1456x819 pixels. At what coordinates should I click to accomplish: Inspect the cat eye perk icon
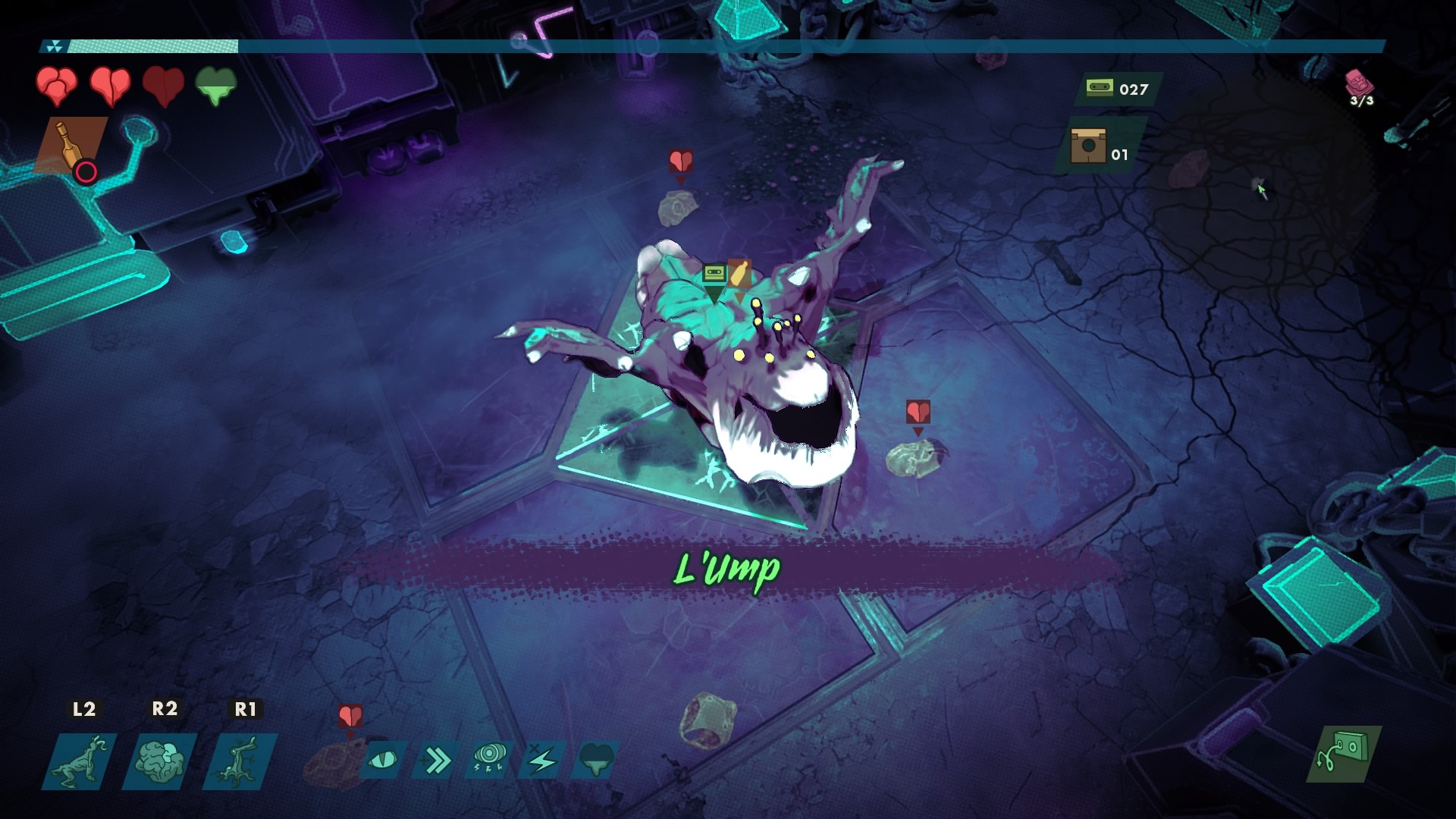[x=384, y=760]
